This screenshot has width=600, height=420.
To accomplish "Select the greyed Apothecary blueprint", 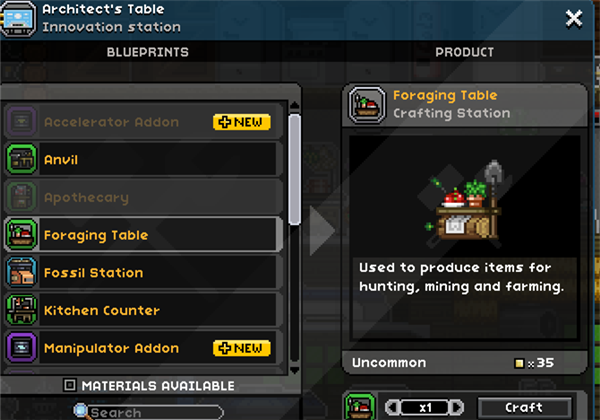I will tap(140, 198).
